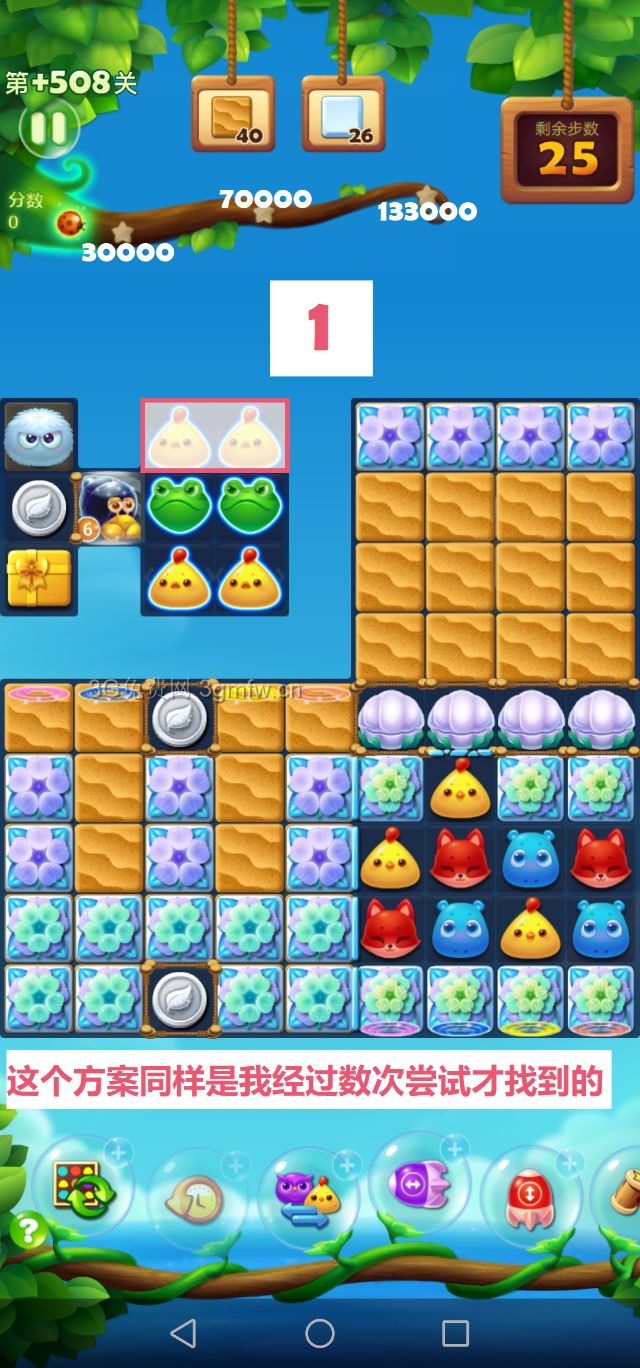The height and width of the screenshot is (1368, 640).
Task: Pause the game with the bubble button
Action: pyautogui.click(x=47, y=127)
